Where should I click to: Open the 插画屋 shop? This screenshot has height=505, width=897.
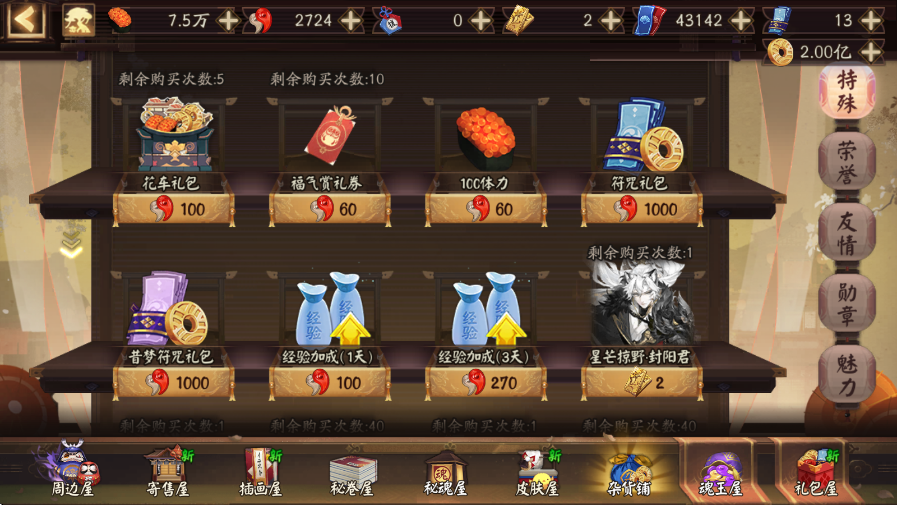point(263,472)
